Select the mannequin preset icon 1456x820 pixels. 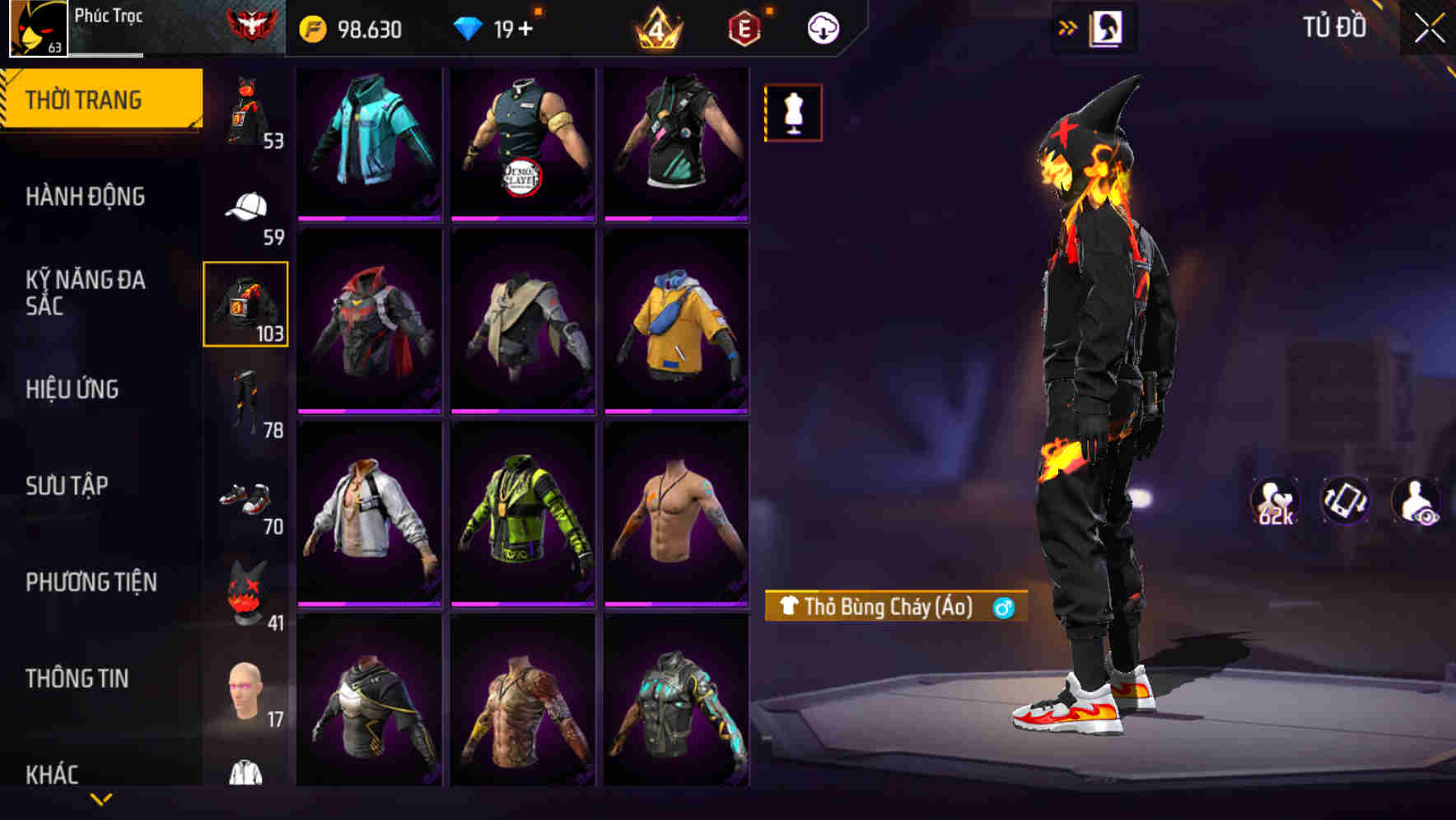(793, 112)
